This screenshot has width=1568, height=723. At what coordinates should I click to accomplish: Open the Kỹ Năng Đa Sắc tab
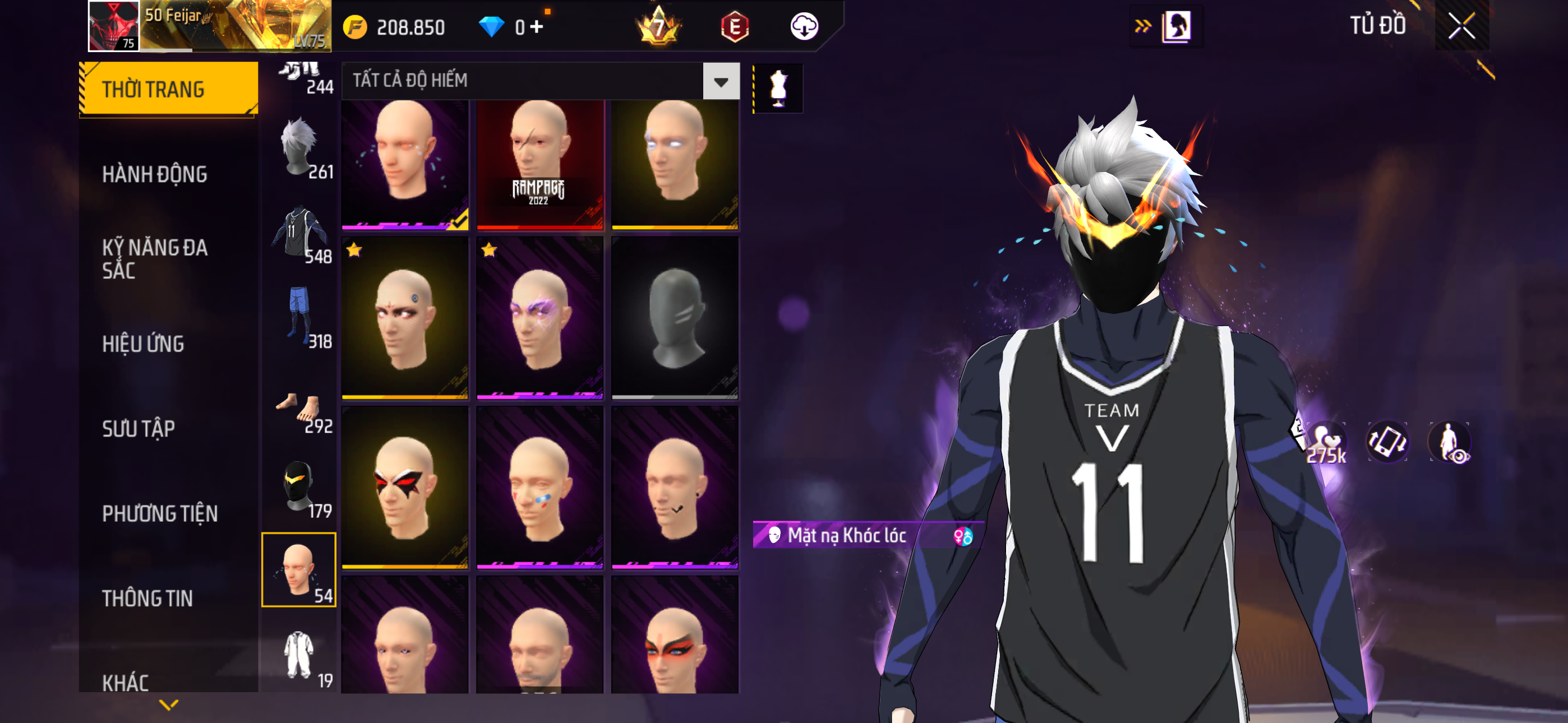click(155, 258)
